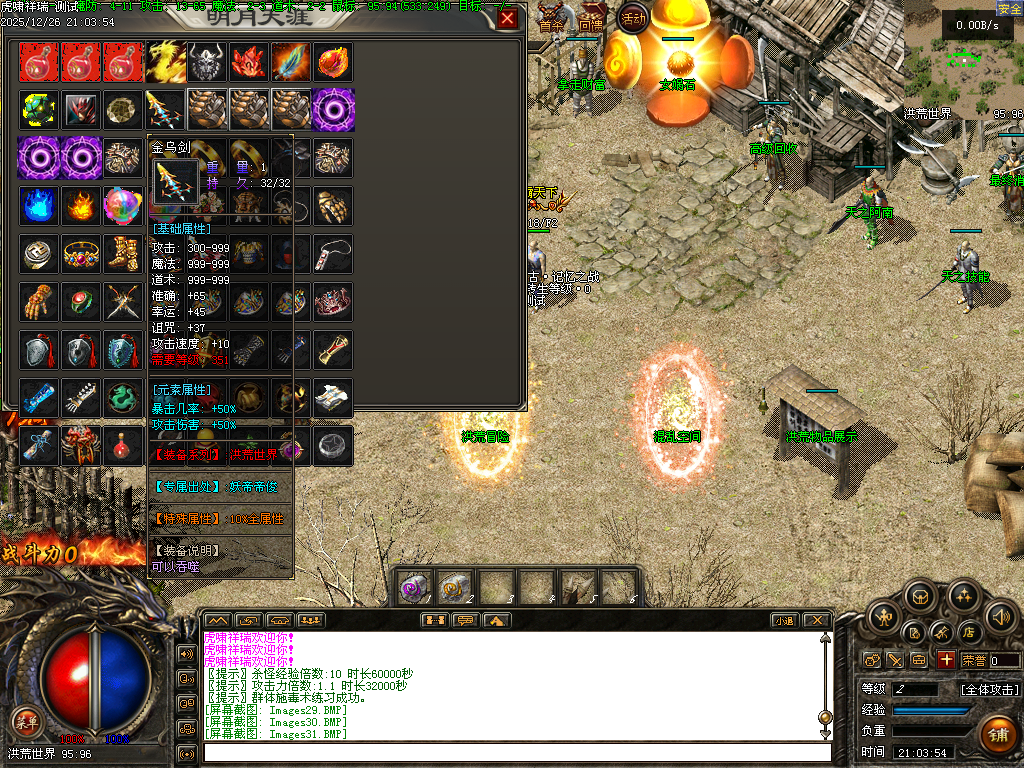This screenshot has height=768, width=1024.
Task: Pick the horned silver helmet in the bag
Action: point(207,62)
